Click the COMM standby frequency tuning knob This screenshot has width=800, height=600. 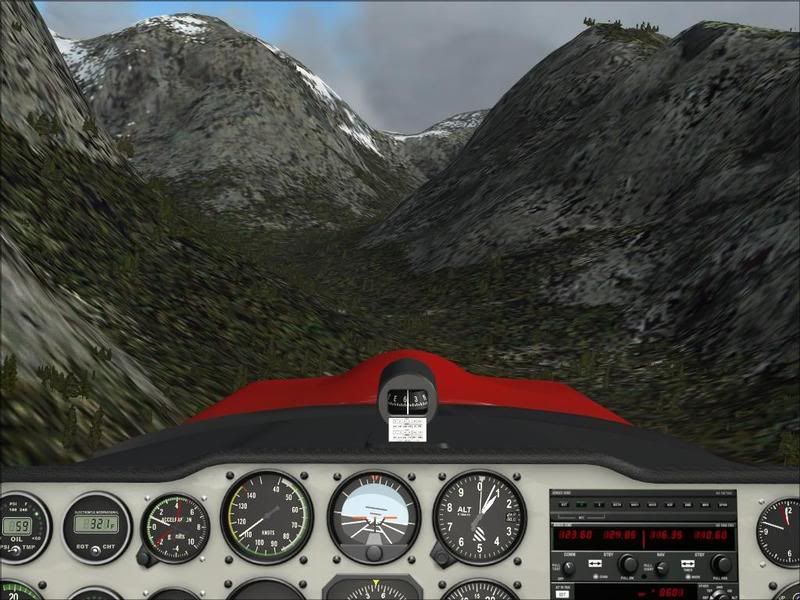tap(627, 563)
